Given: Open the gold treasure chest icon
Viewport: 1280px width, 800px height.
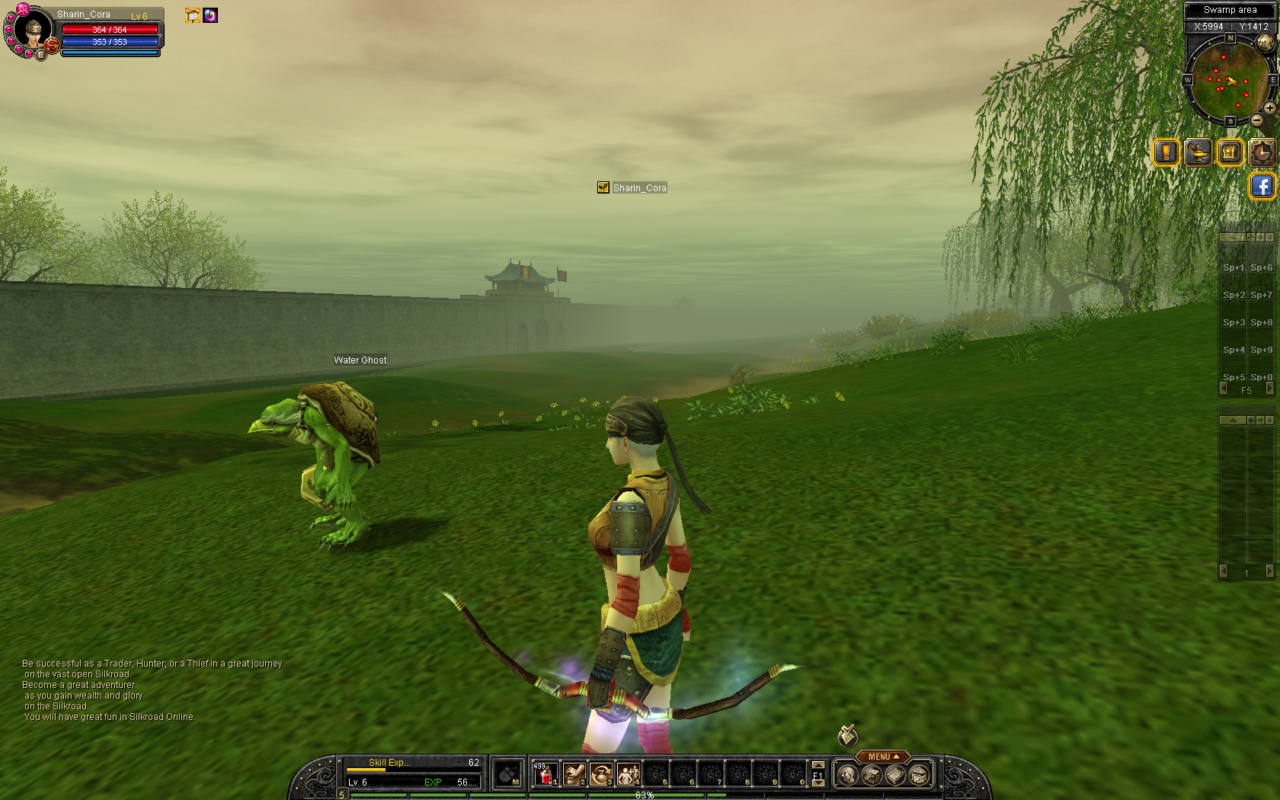Looking at the screenshot, I should (1230, 153).
